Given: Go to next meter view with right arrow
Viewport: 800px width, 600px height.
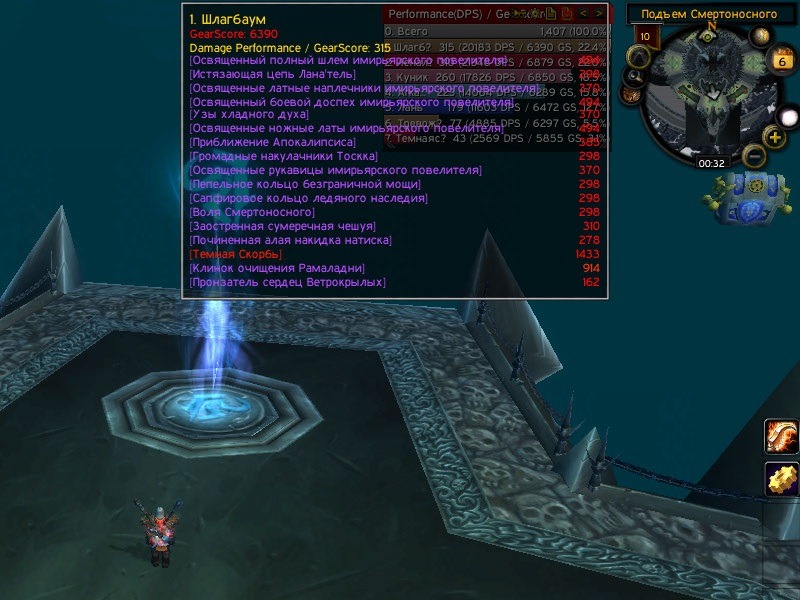Looking at the screenshot, I should pyautogui.click(x=598, y=14).
